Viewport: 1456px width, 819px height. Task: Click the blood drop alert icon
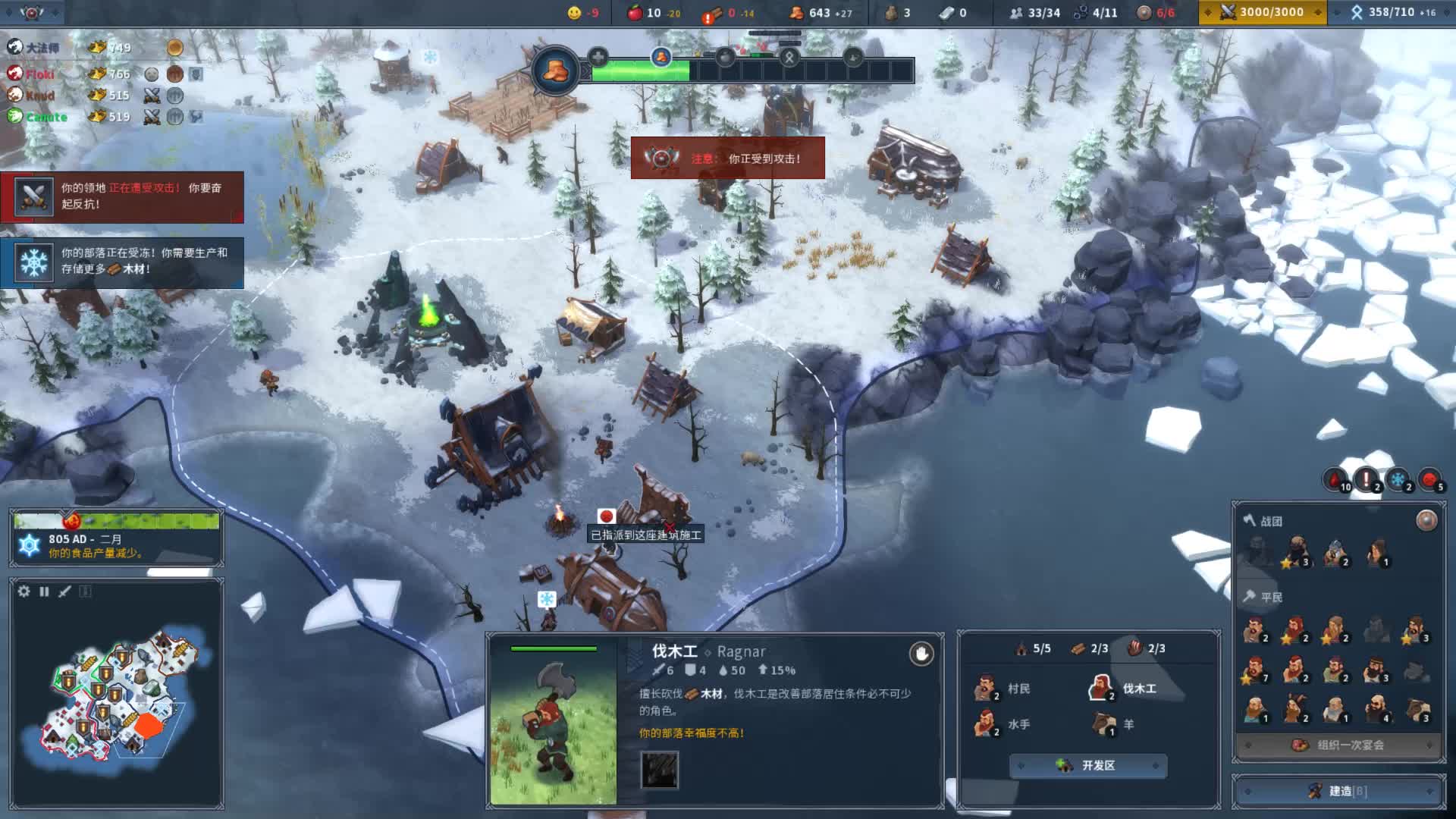point(1336,480)
